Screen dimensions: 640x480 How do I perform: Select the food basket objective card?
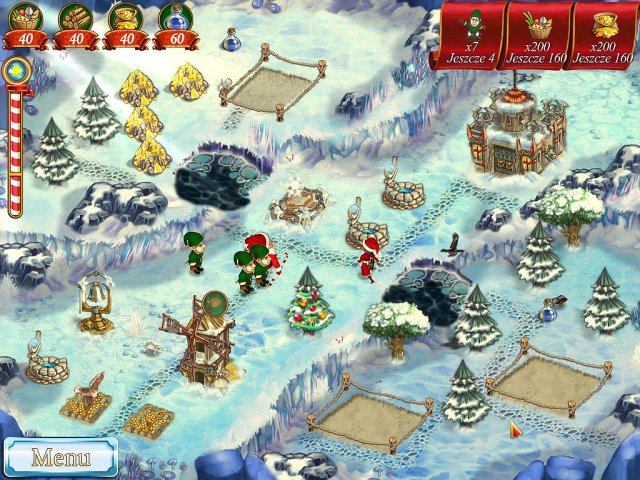coord(538,34)
